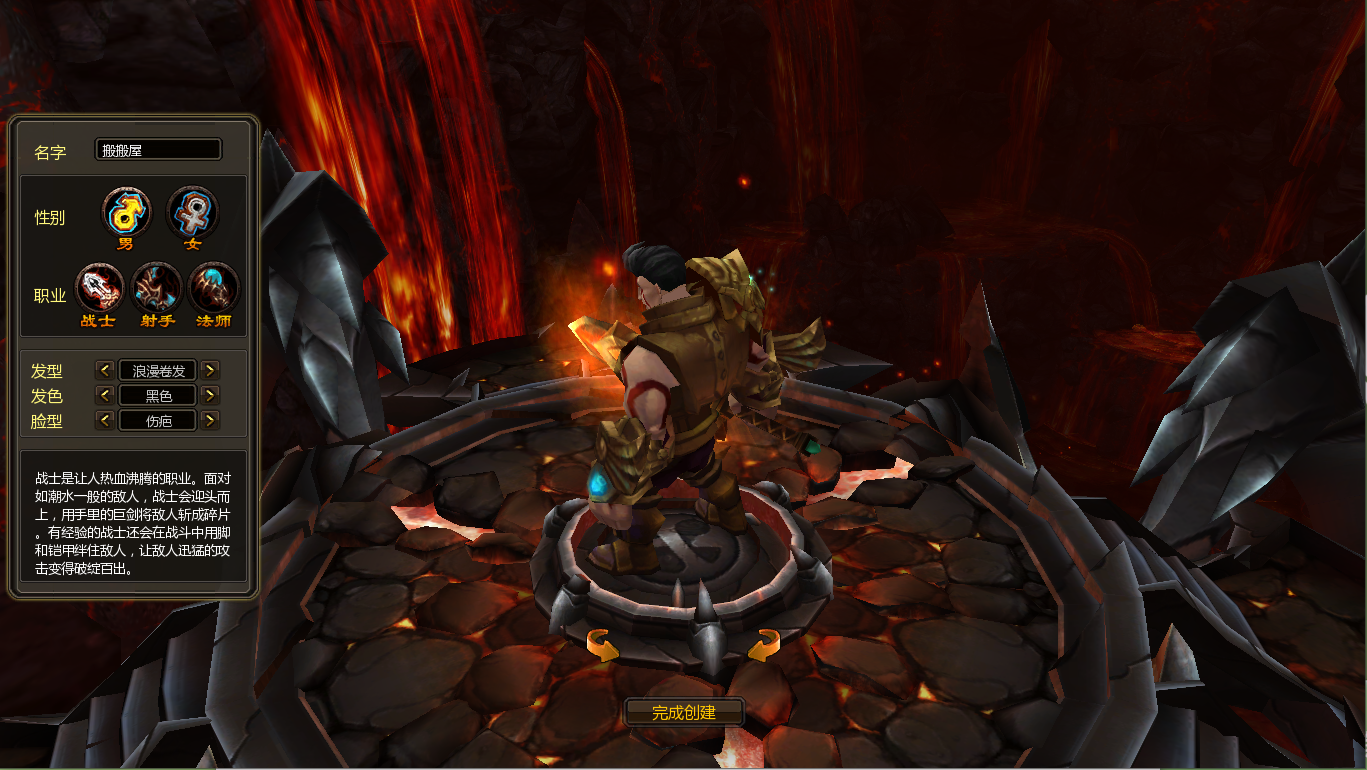This screenshot has width=1367, height=770.
Task: Confirm with the 完成创建 button
Action: click(685, 712)
